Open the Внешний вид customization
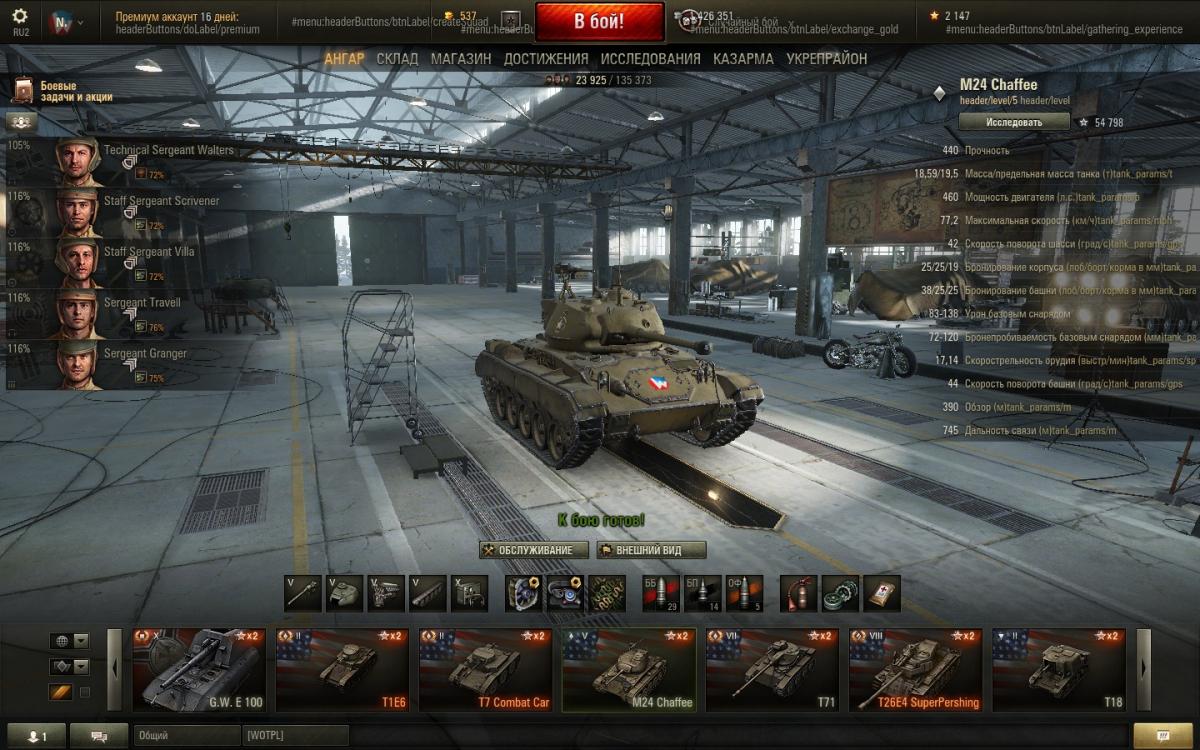Screen dimensions: 1200x750 click(651, 550)
